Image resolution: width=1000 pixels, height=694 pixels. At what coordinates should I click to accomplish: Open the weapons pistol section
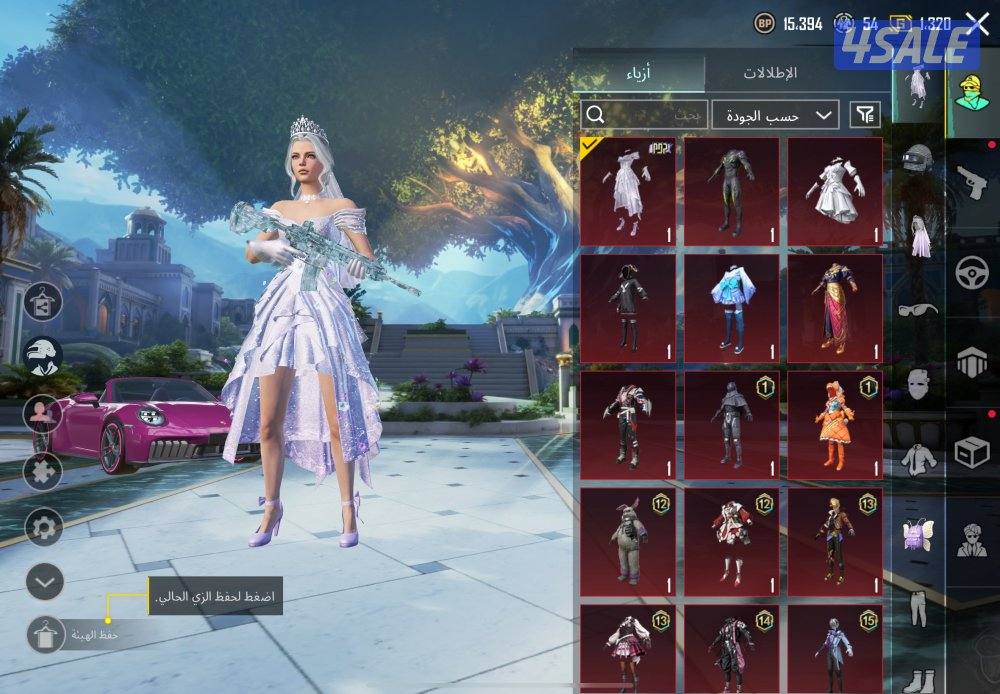(971, 182)
